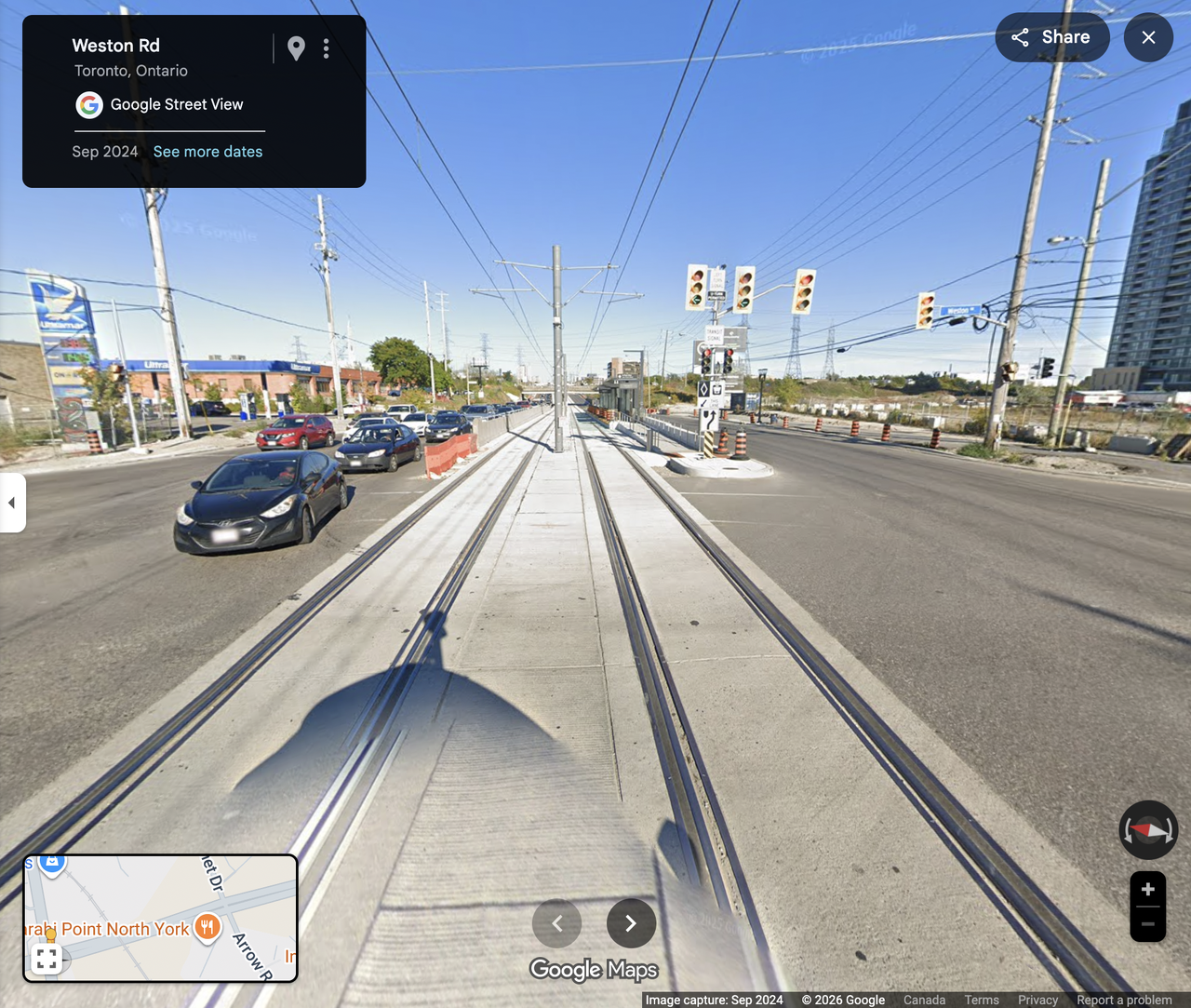Open the Privacy link
The image size is (1191, 1008).
[x=1037, y=1001]
